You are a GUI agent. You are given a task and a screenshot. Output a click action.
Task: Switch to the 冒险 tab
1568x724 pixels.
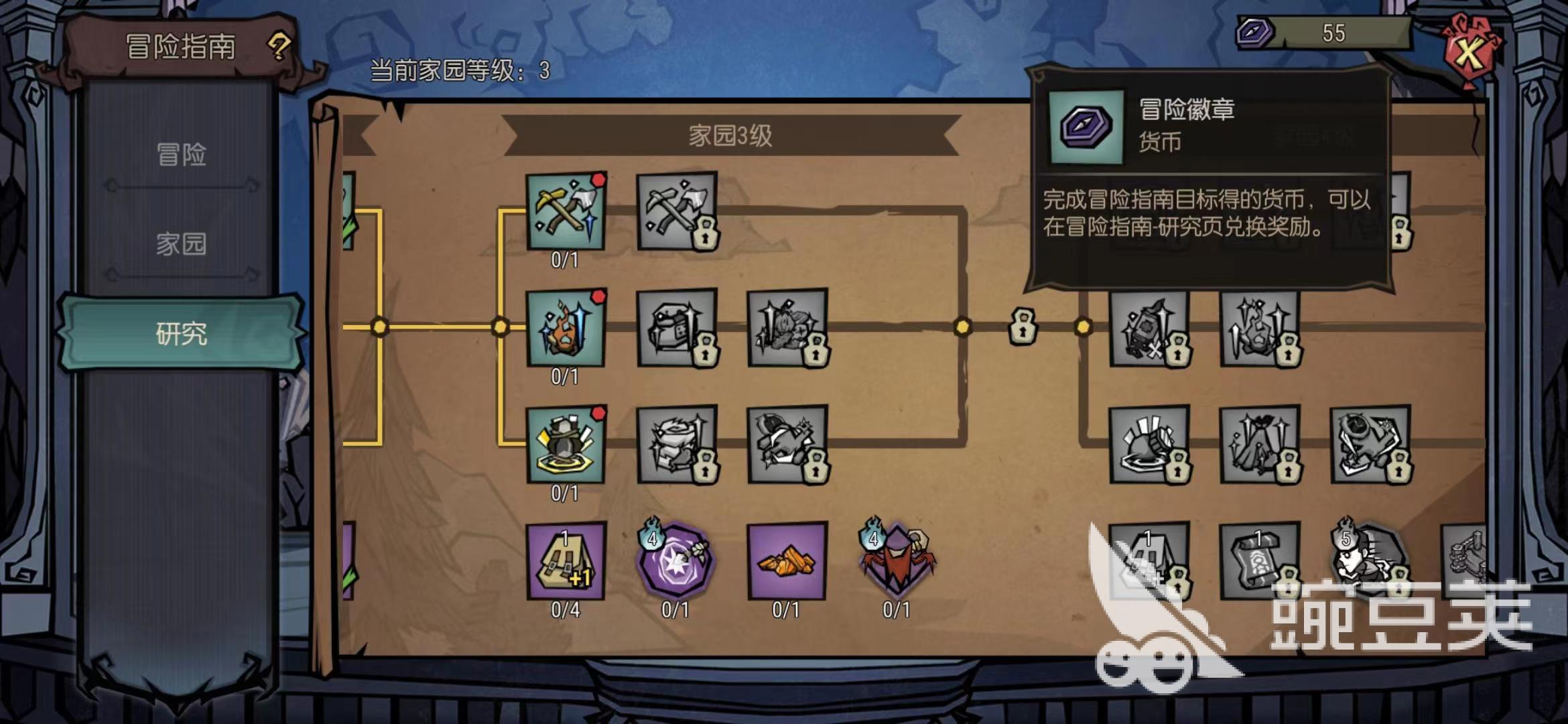click(181, 154)
